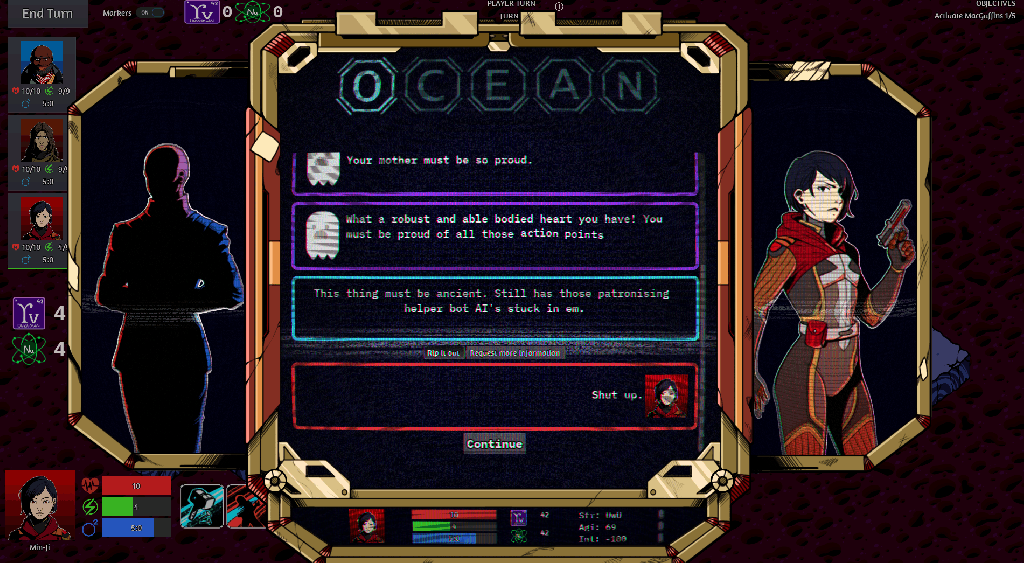This screenshot has height=563, width=1024.
Task: Choose the "Rip it out" reply
Action: click(443, 353)
